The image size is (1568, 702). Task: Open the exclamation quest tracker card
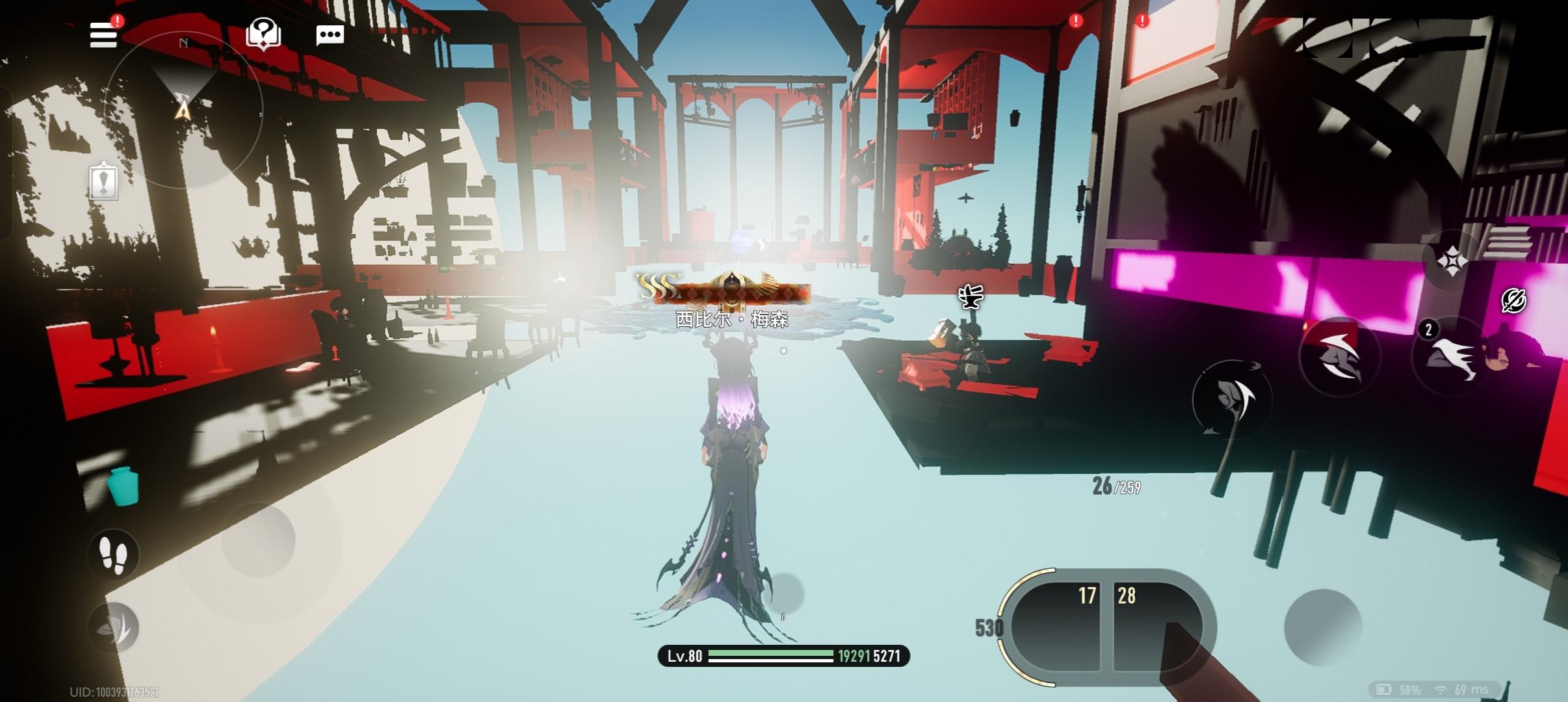click(x=104, y=181)
